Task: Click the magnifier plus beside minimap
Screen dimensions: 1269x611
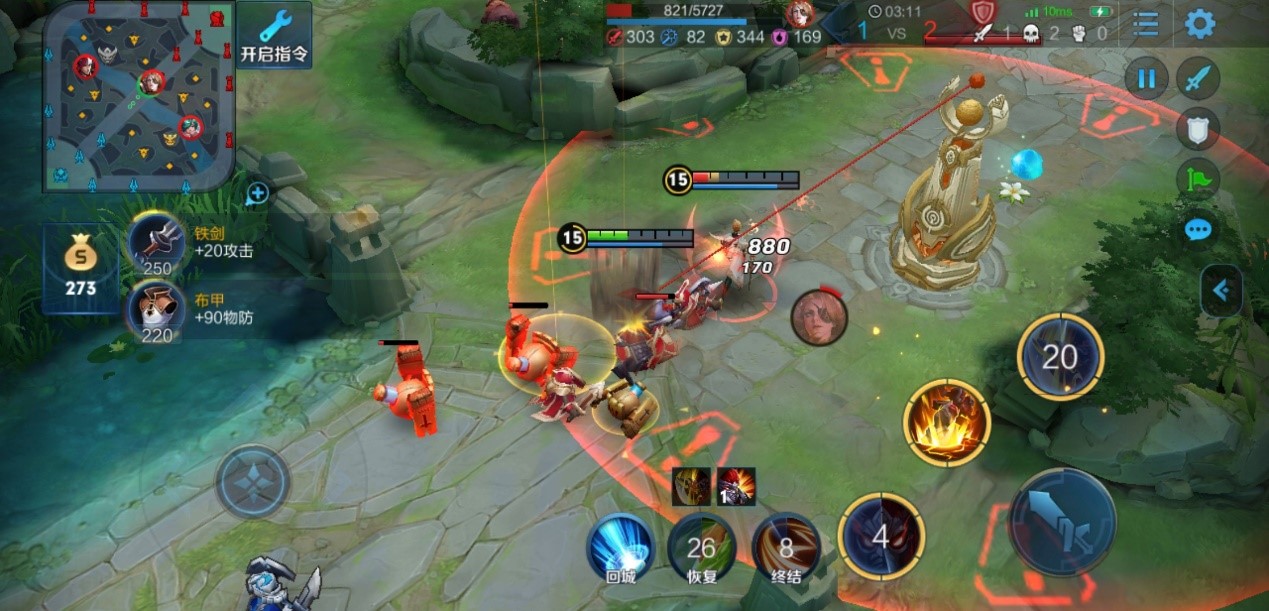Action: pos(257,193)
